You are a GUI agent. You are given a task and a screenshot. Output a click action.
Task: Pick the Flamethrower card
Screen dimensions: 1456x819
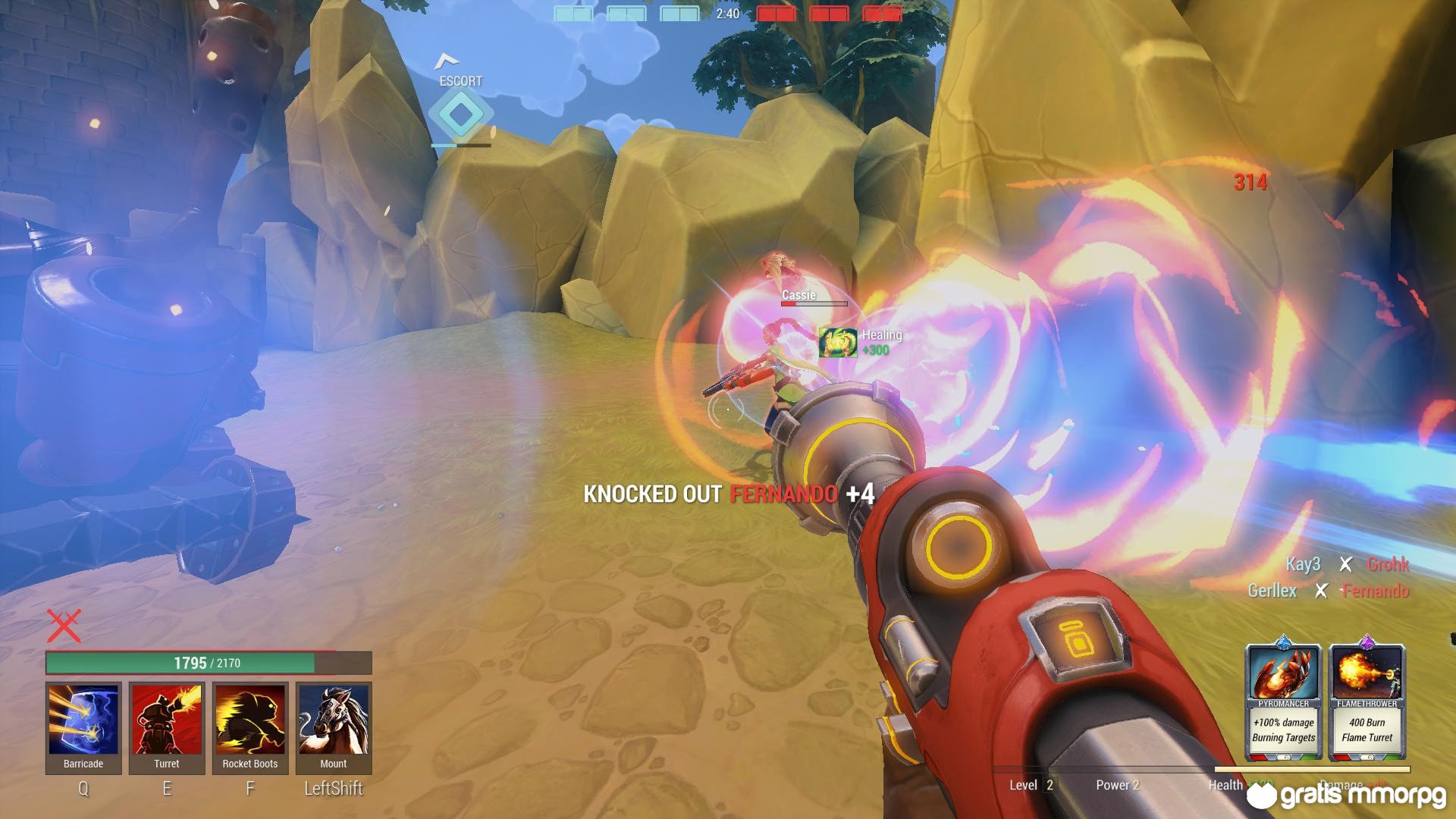pos(1367,701)
